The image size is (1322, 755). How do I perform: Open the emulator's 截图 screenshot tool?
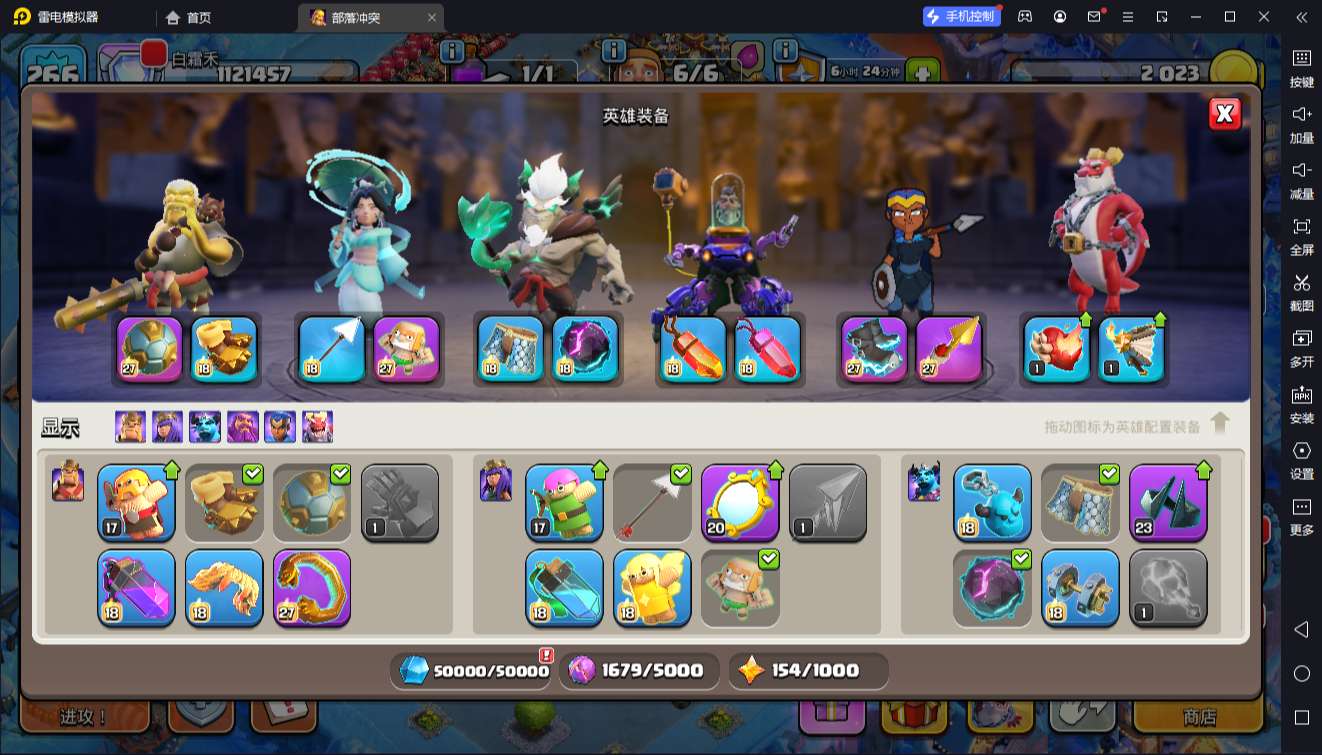pyautogui.click(x=1301, y=291)
